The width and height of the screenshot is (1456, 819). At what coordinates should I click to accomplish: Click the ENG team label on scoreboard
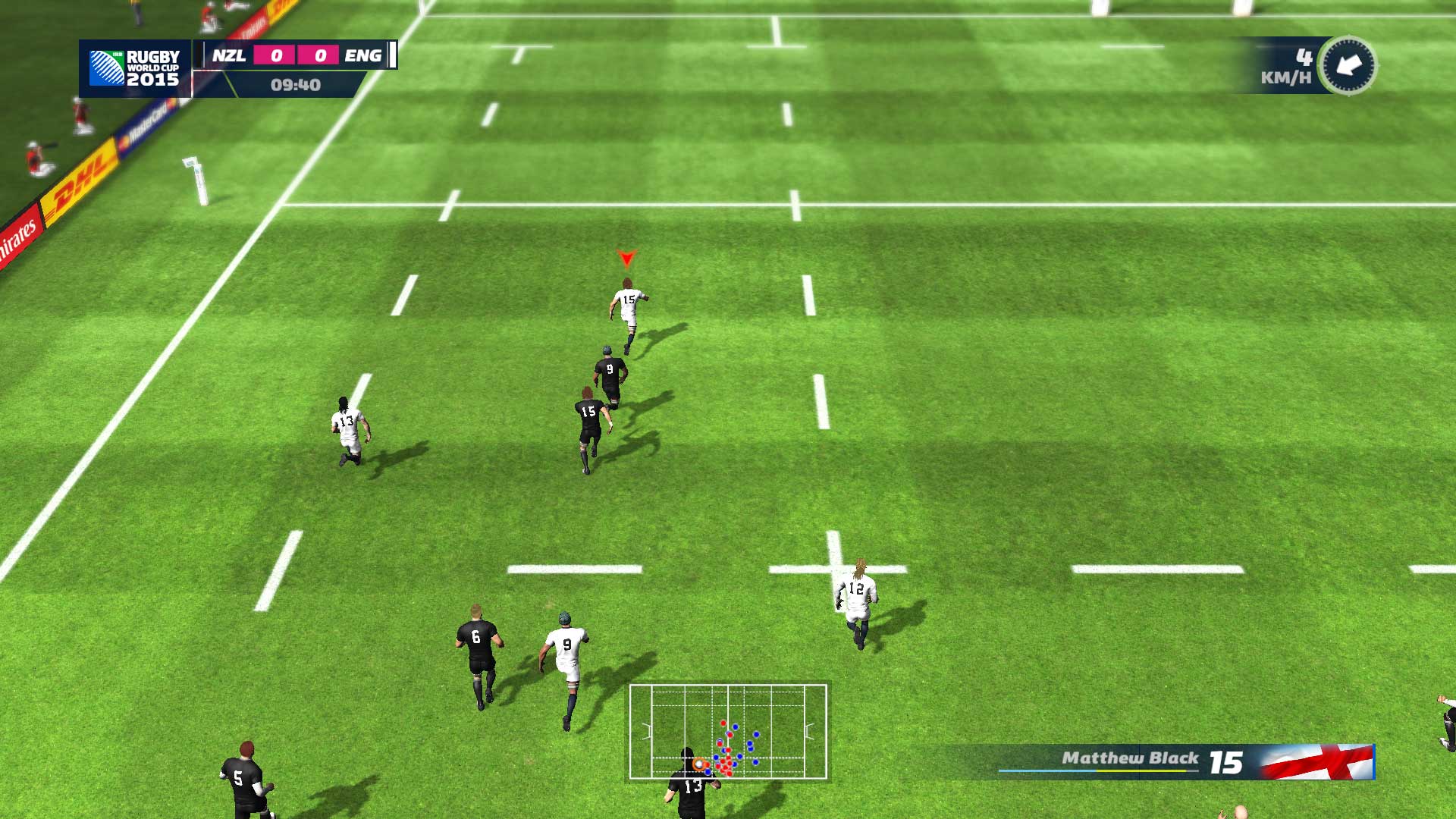pyautogui.click(x=364, y=55)
